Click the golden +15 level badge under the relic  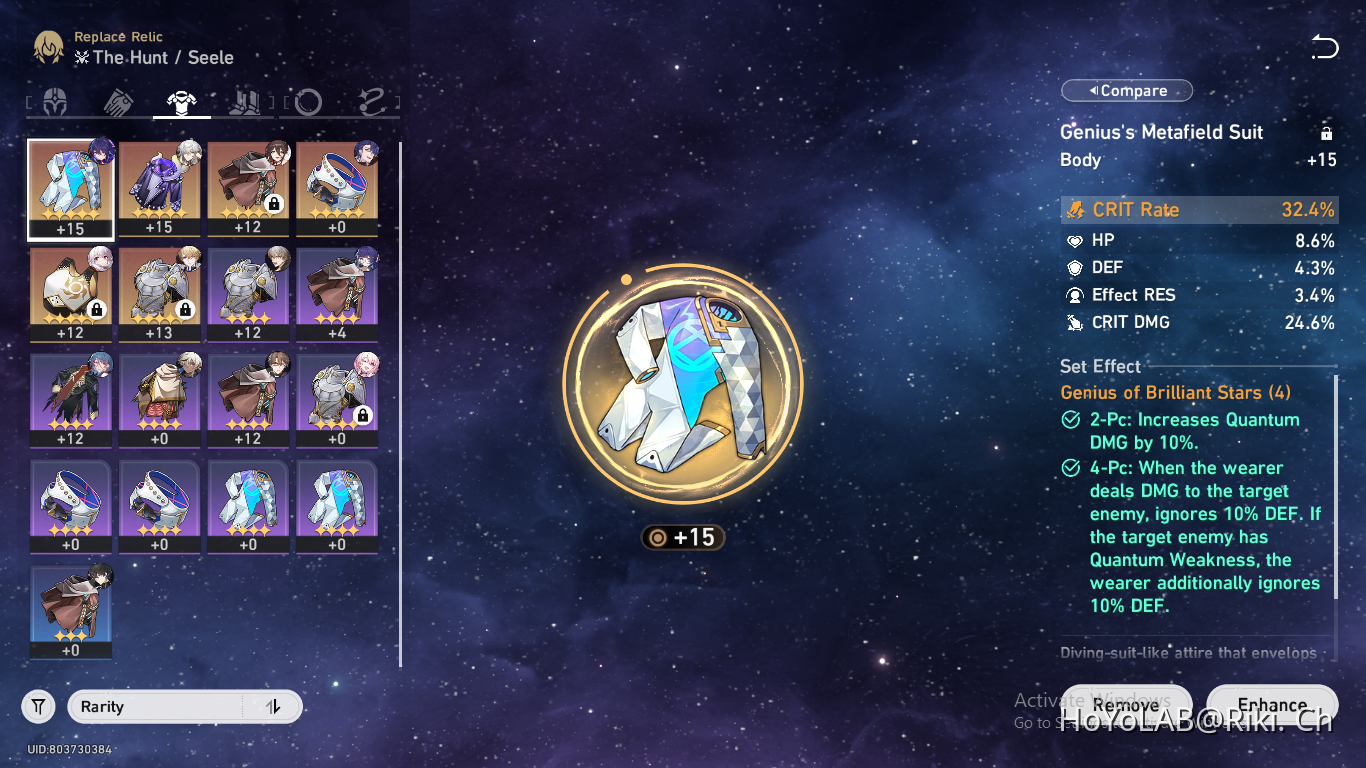(683, 537)
